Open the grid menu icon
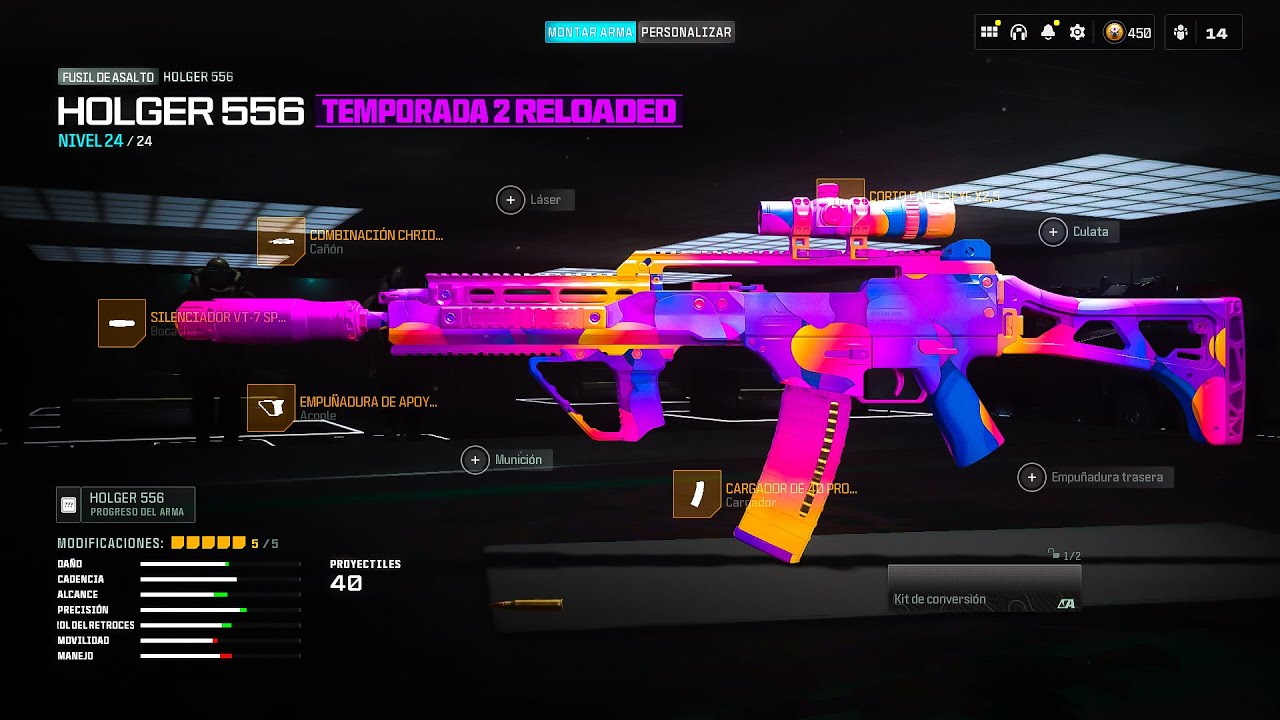The image size is (1280, 720). click(990, 32)
